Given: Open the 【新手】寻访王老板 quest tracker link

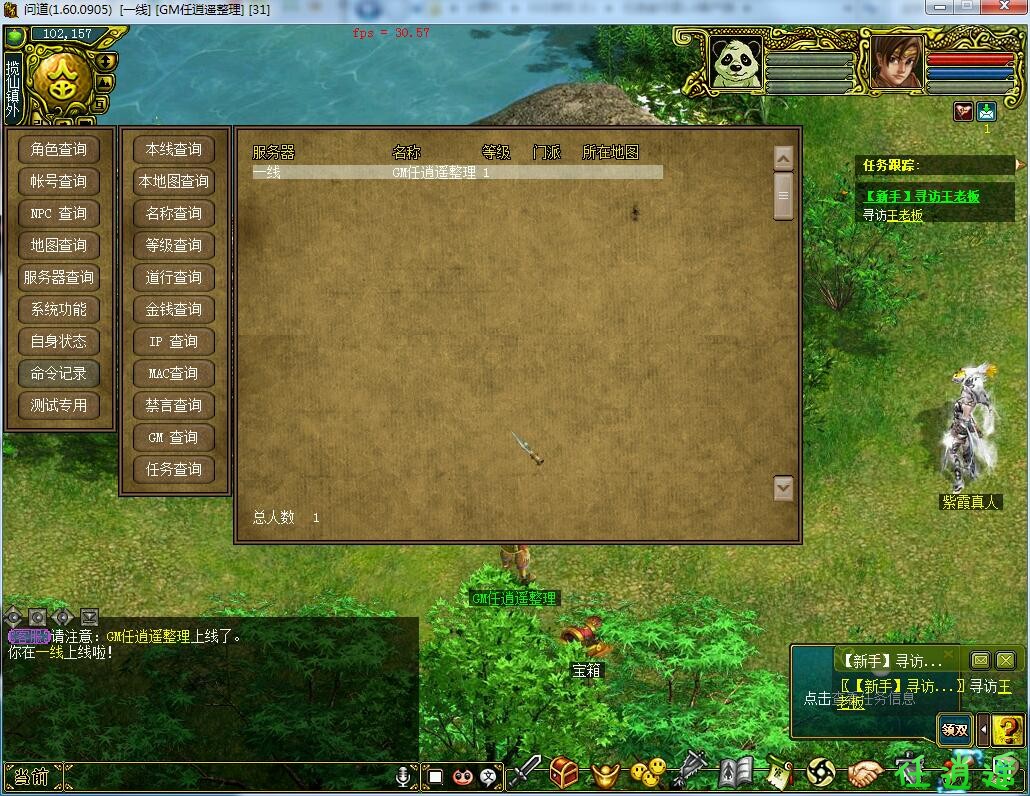Looking at the screenshot, I should pyautogui.click(x=921, y=197).
